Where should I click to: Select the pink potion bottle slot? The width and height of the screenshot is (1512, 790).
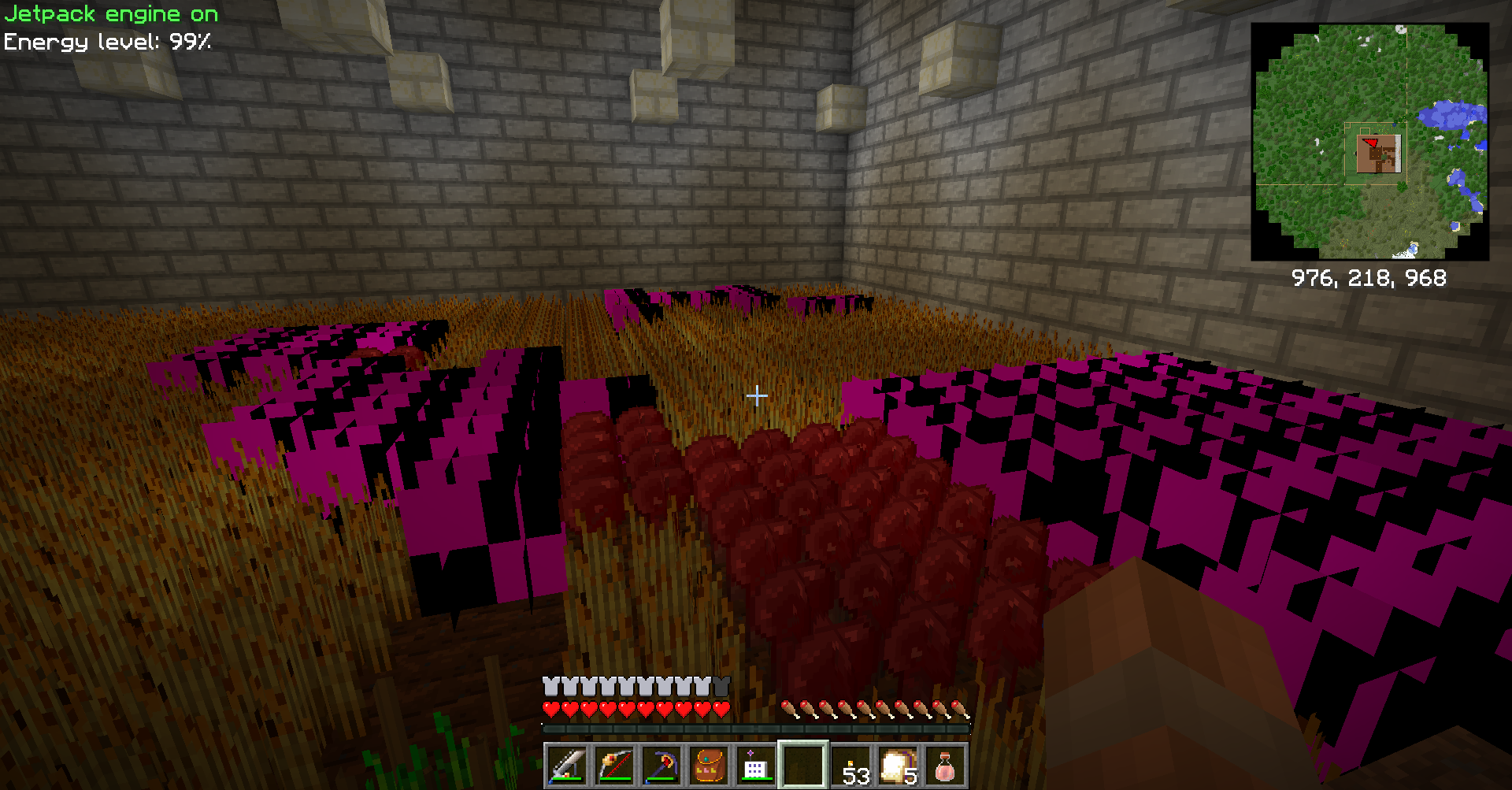[x=945, y=766]
